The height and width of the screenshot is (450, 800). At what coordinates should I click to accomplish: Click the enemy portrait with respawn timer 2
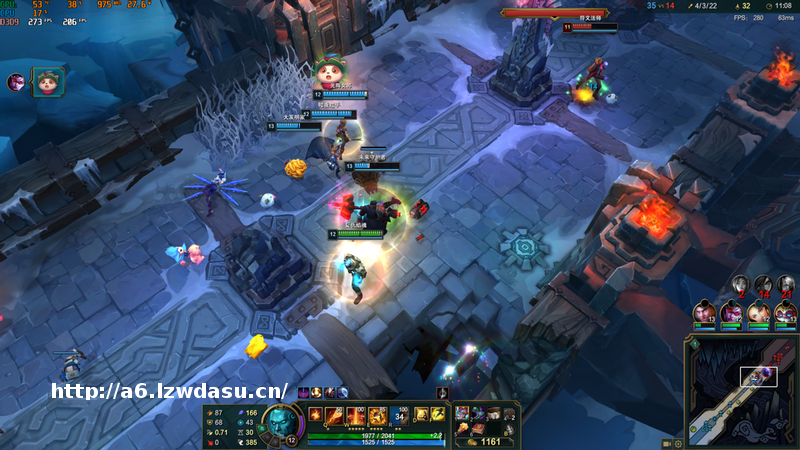coord(740,284)
